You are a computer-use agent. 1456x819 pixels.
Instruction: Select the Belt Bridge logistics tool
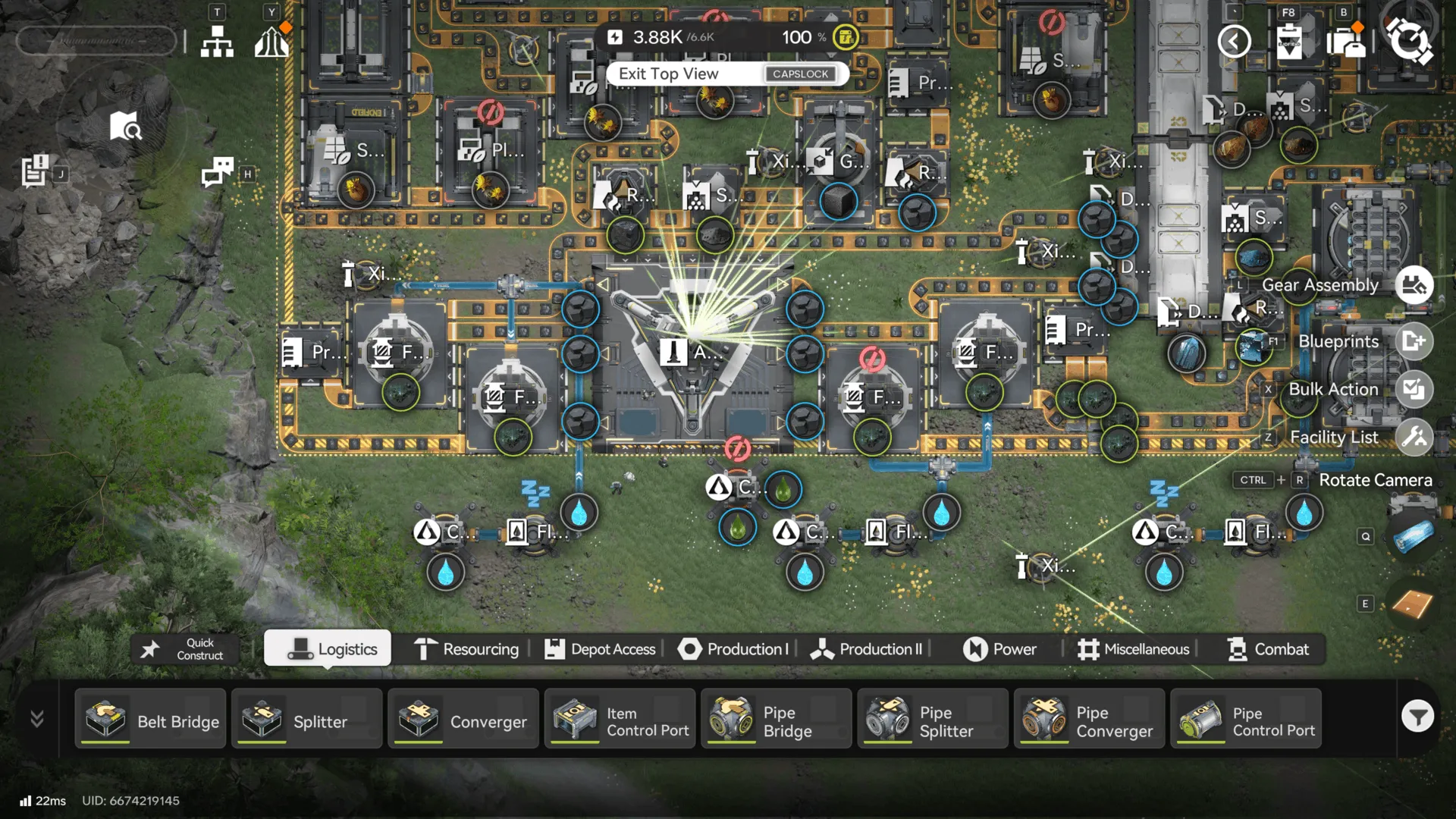coord(149,720)
